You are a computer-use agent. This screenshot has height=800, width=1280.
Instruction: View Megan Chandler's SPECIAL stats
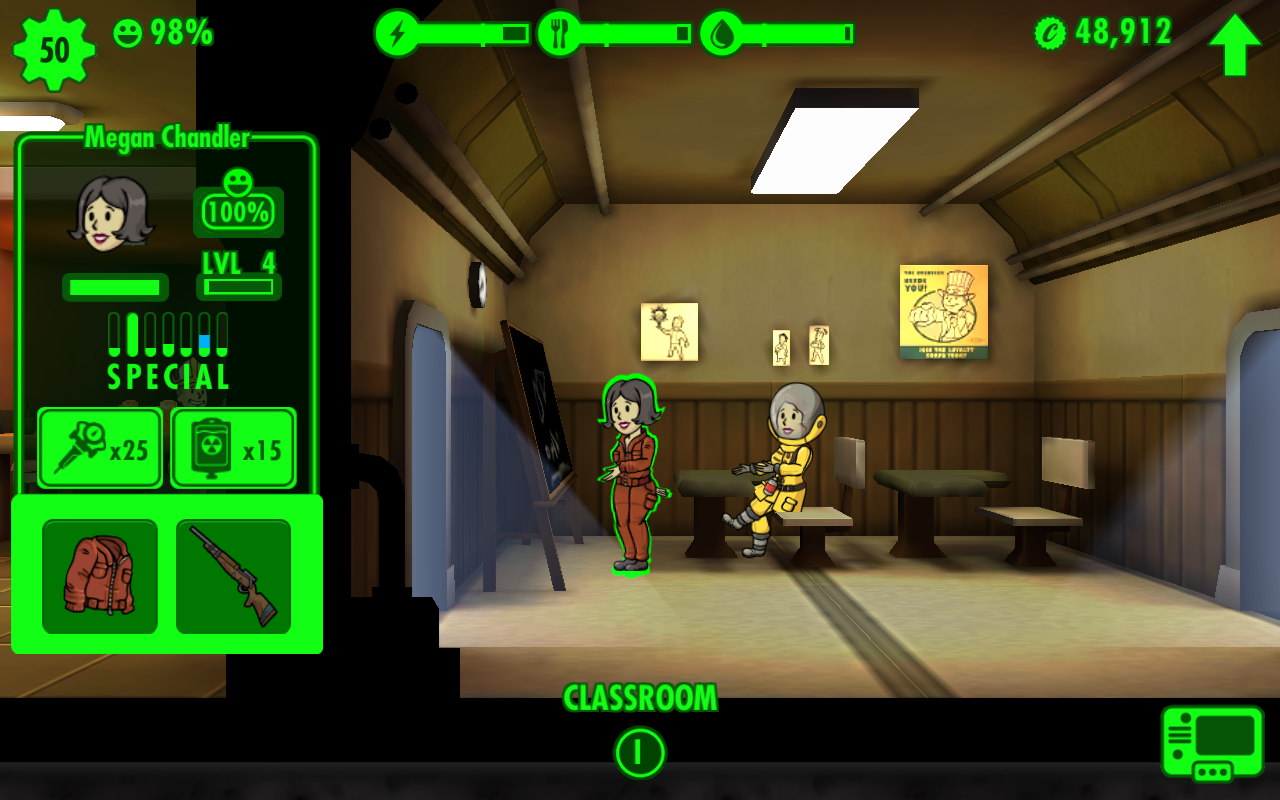(x=168, y=350)
